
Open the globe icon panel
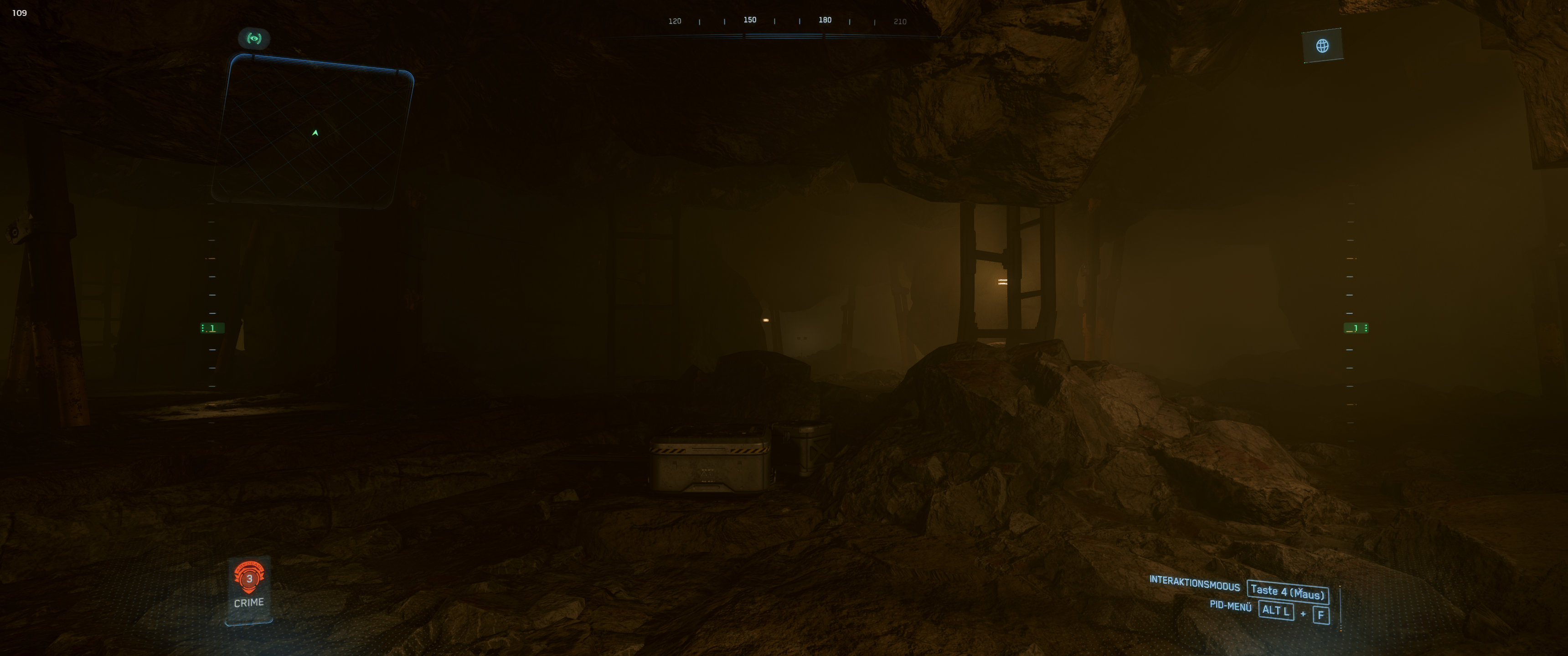(x=1322, y=46)
